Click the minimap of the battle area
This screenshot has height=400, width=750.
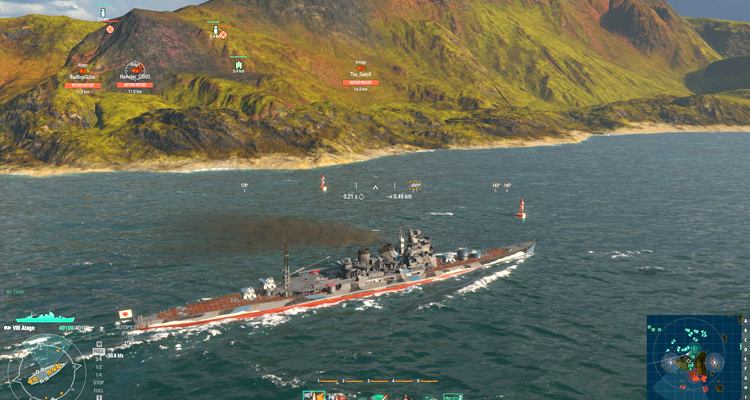click(694, 357)
